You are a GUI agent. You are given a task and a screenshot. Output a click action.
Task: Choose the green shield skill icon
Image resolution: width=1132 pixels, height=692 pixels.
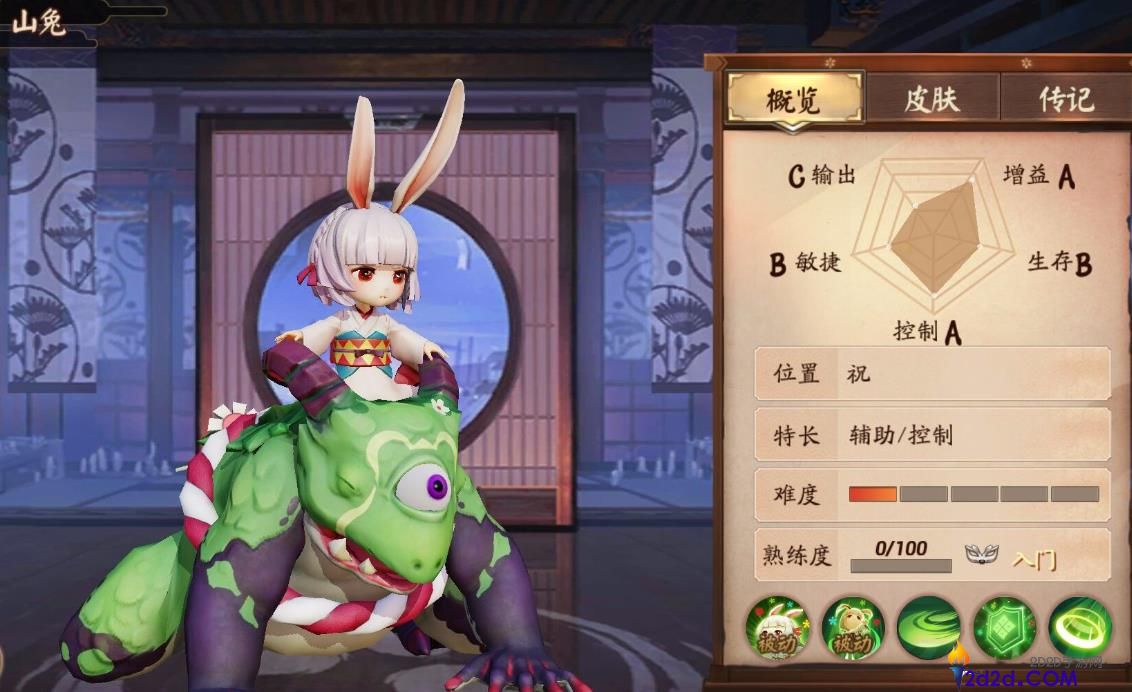click(x=1004, y=627)
